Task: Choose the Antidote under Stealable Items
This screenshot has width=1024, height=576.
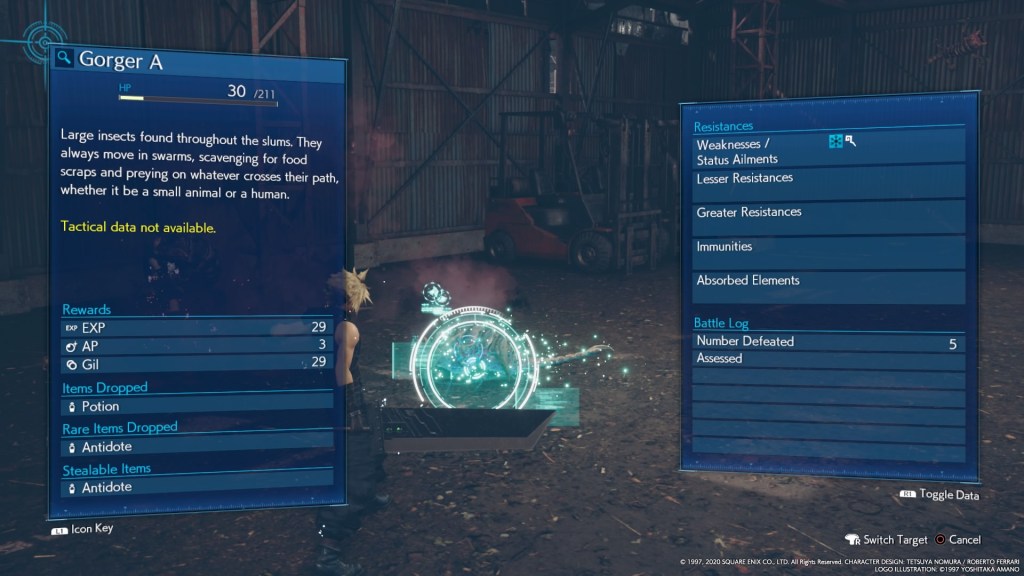Action: tap(195, 488)
